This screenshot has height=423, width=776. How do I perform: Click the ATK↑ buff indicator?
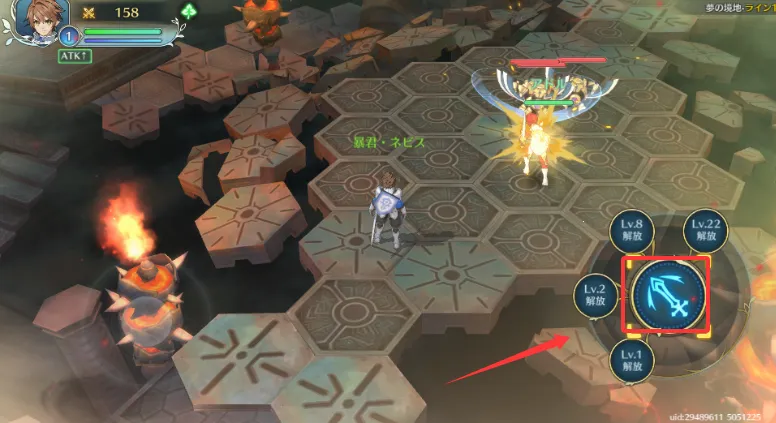click(x=75, y=56)
